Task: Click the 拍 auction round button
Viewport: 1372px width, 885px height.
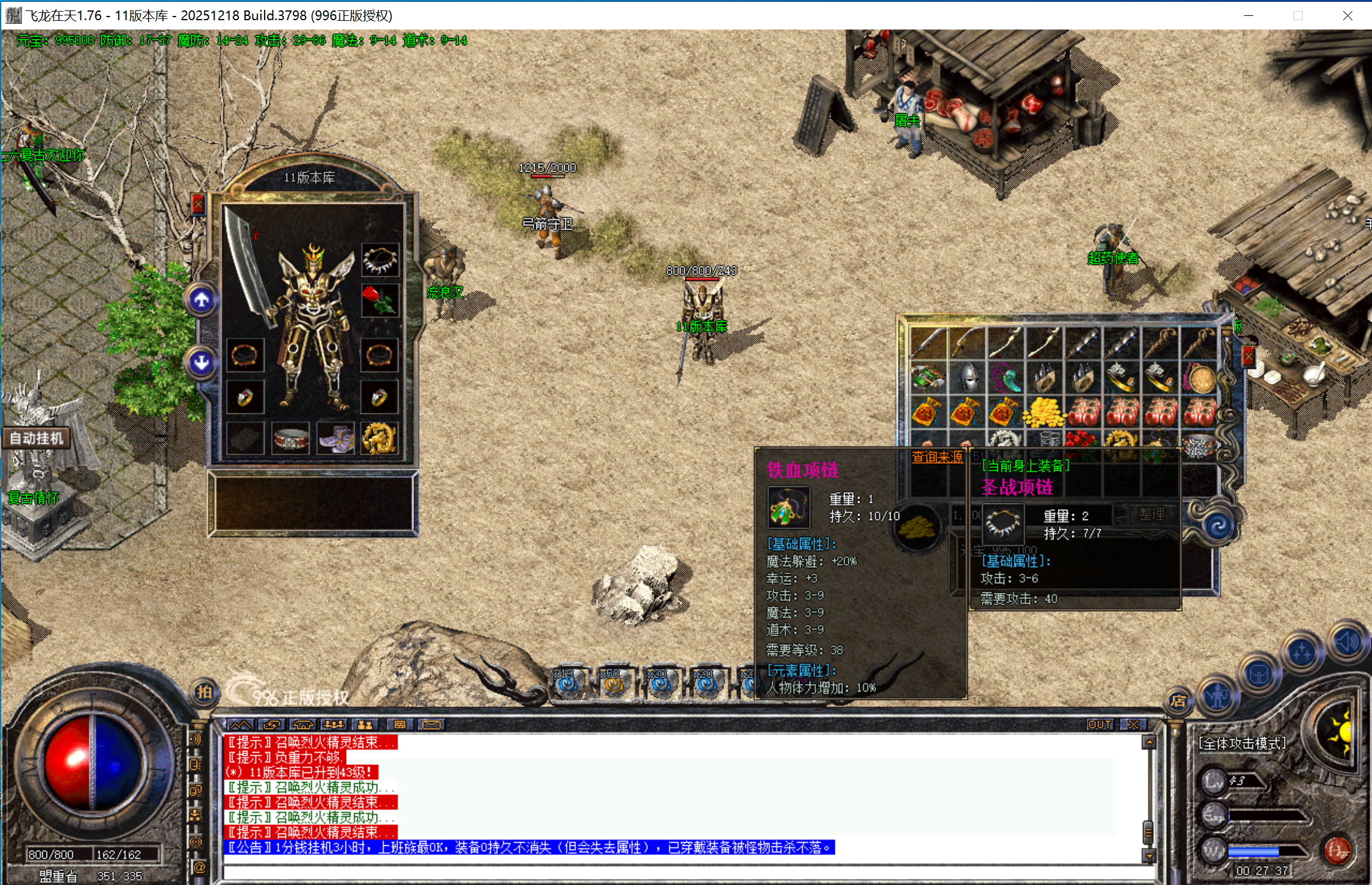Action: click(204, 692)
